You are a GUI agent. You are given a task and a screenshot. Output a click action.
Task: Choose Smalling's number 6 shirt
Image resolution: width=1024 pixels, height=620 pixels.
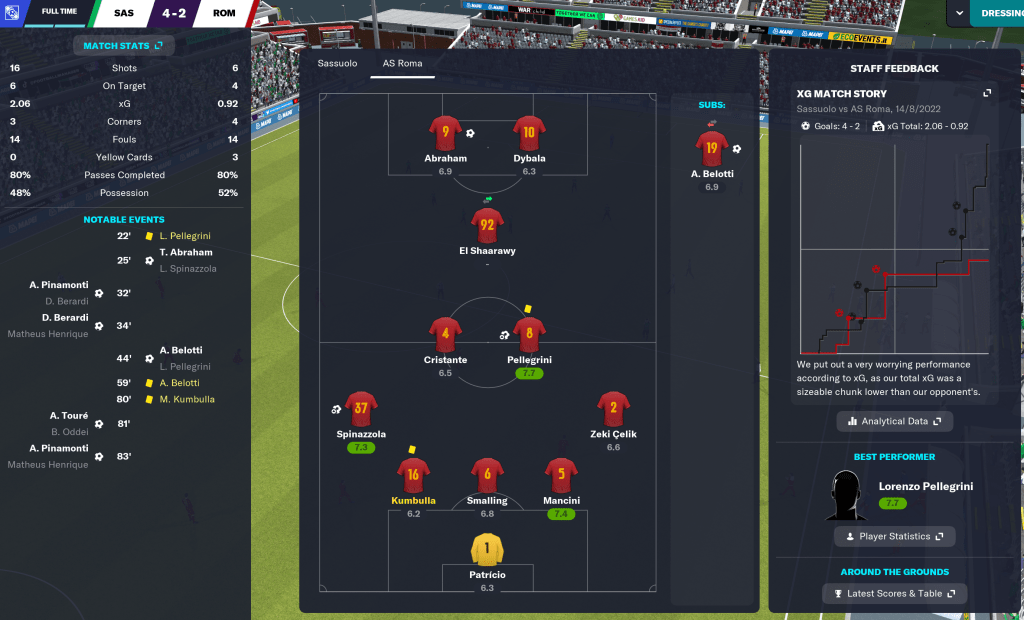click(487, 474)
